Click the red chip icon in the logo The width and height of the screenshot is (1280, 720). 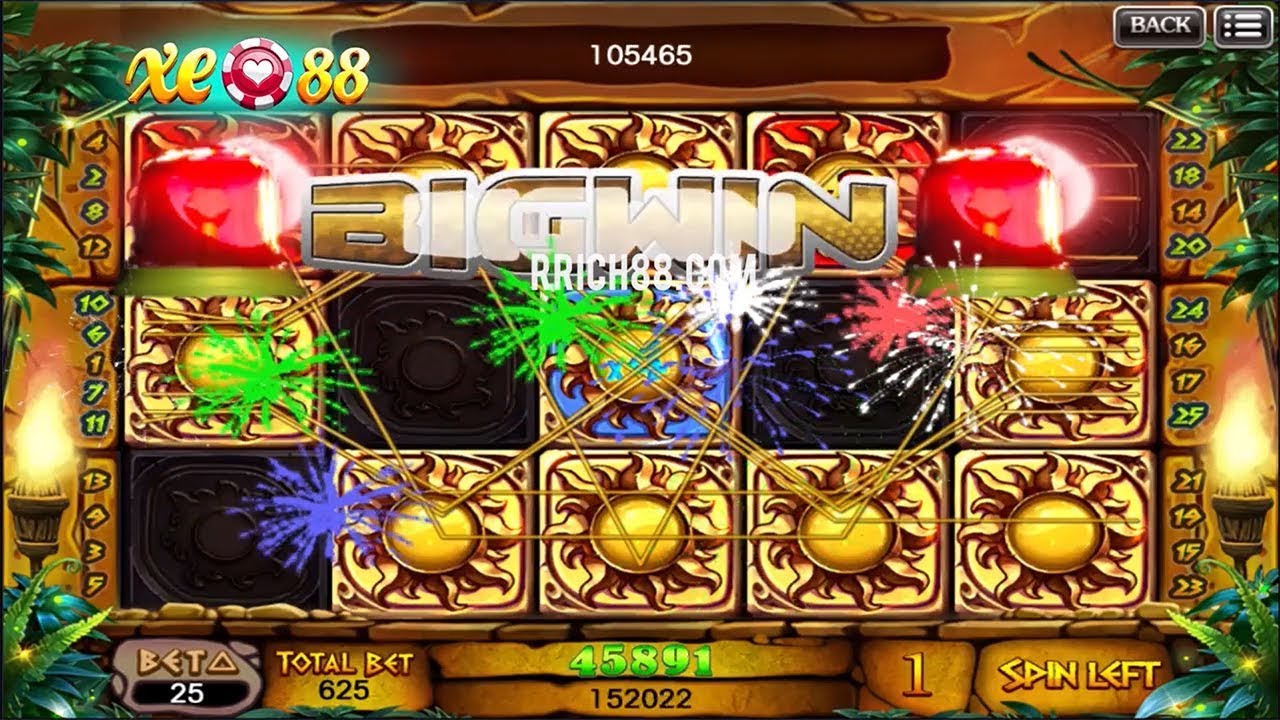(253, 70)
